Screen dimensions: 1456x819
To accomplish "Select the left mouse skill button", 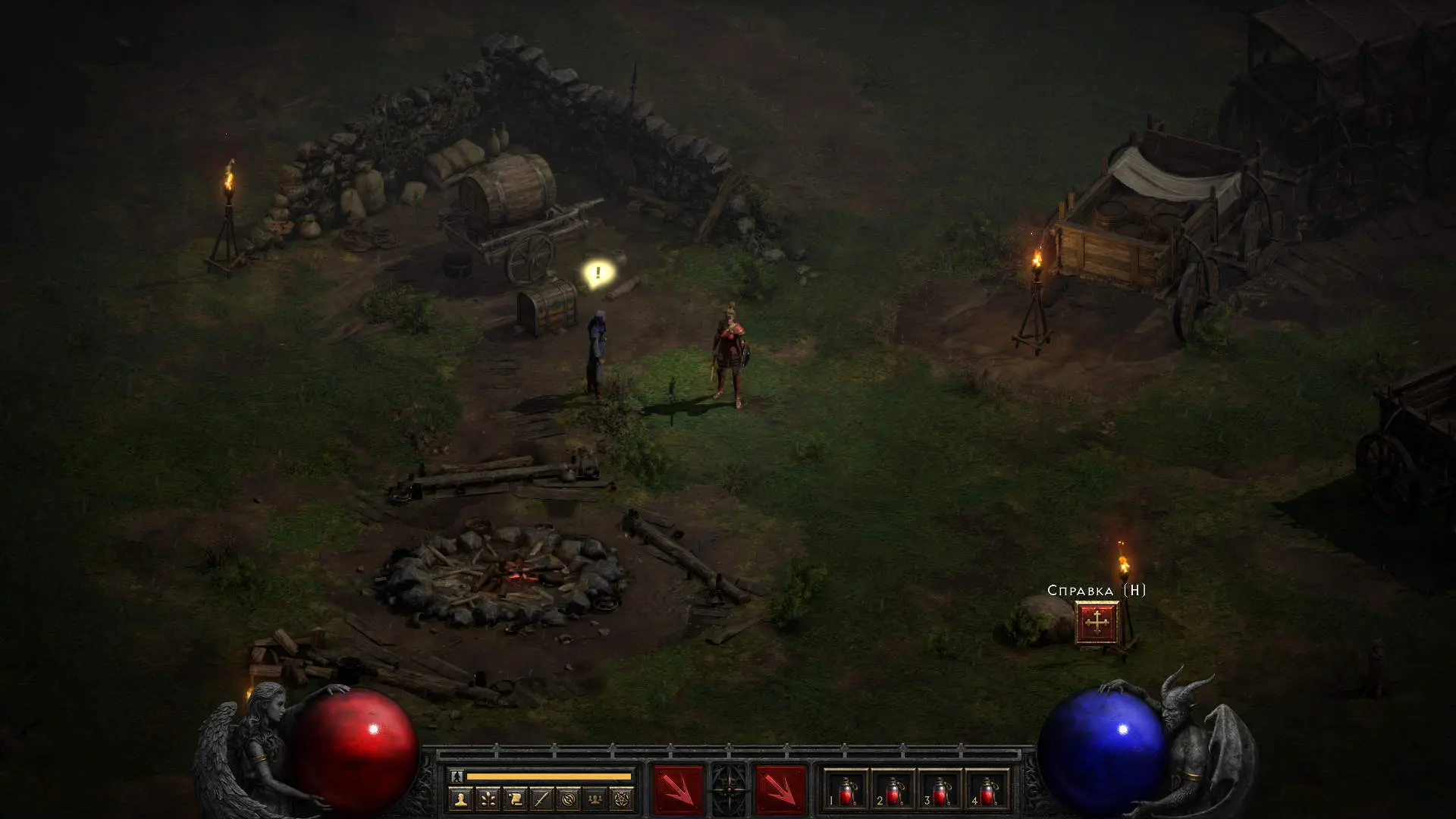I will 678,789.
